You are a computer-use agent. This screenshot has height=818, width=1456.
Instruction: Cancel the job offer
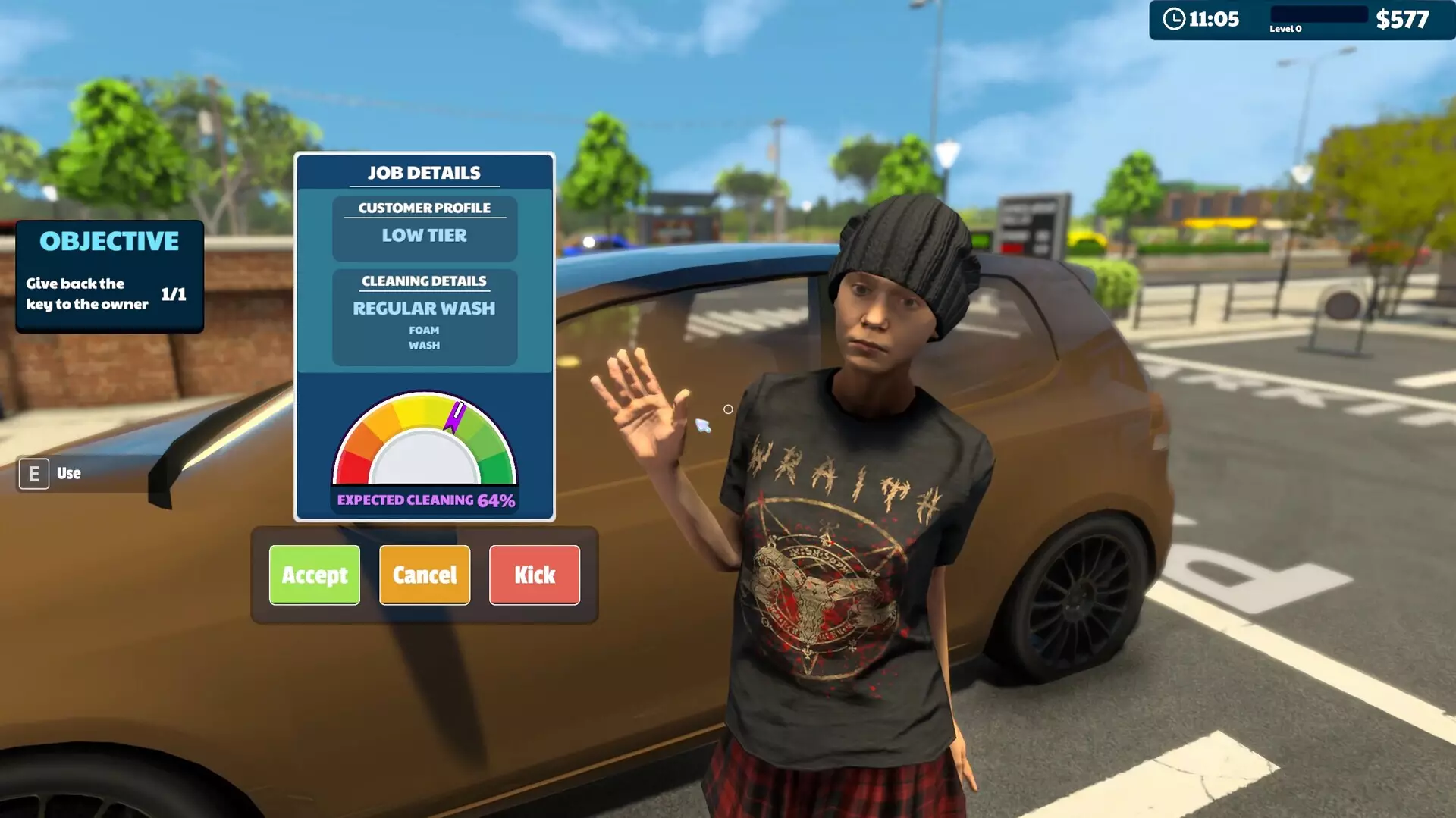[x=424, y=575]
